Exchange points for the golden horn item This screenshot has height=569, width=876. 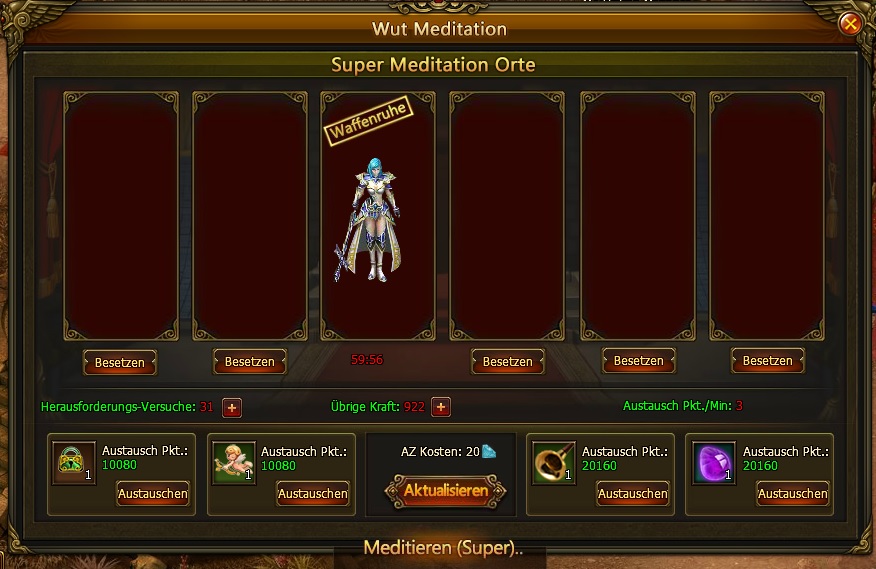click(633, 493)
